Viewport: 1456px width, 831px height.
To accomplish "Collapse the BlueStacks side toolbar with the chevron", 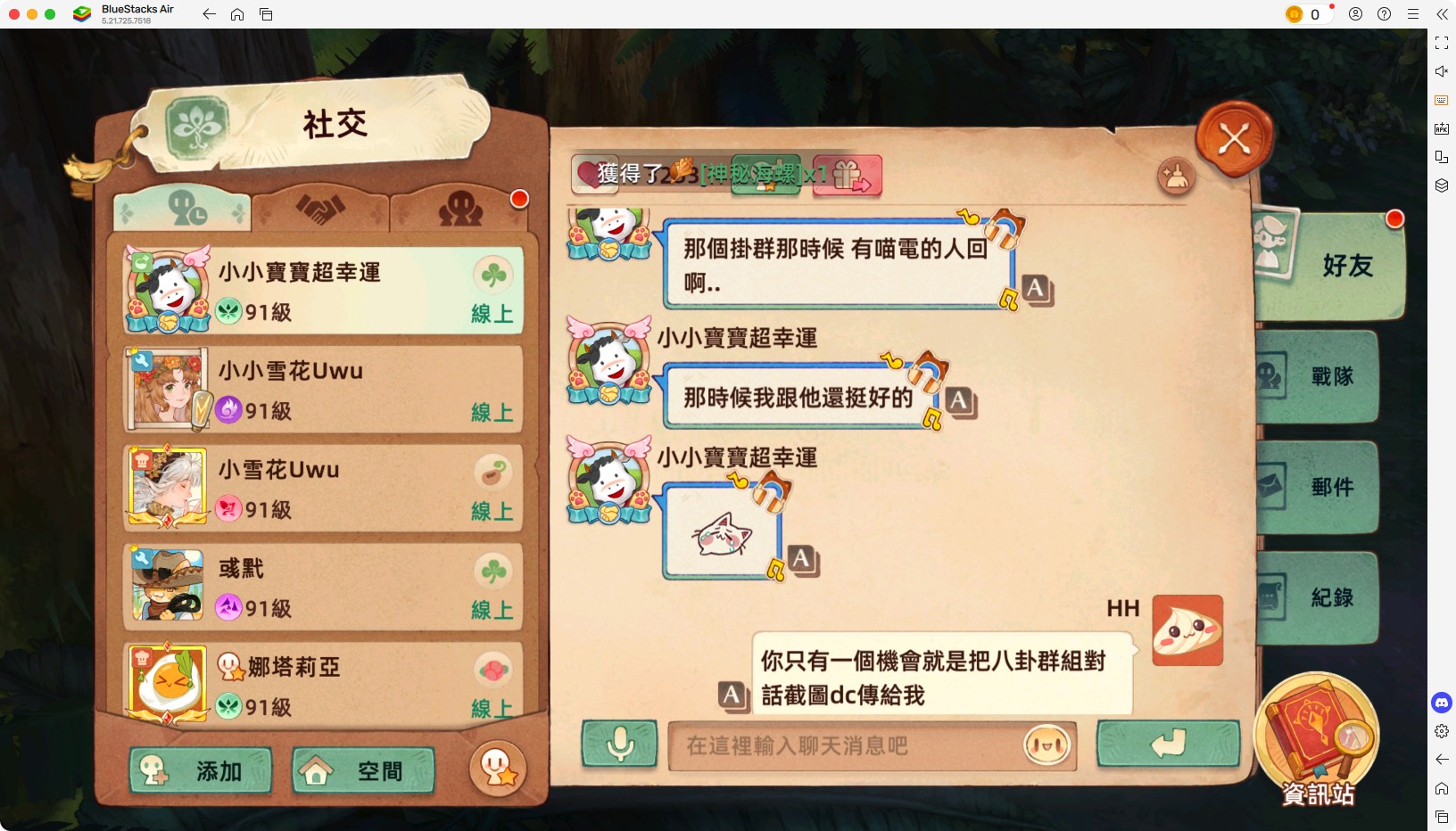I will tap(1443, 14).
